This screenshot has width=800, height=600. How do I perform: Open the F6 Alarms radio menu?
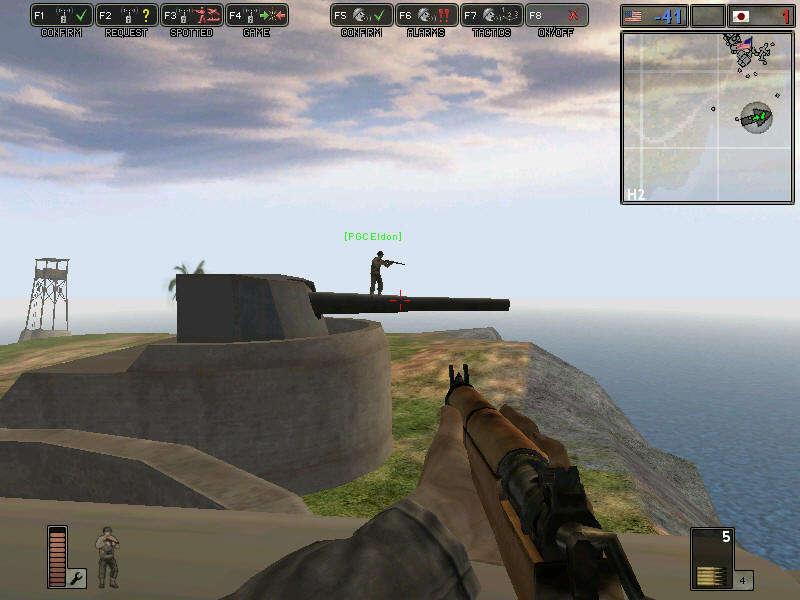click(426, 16)
